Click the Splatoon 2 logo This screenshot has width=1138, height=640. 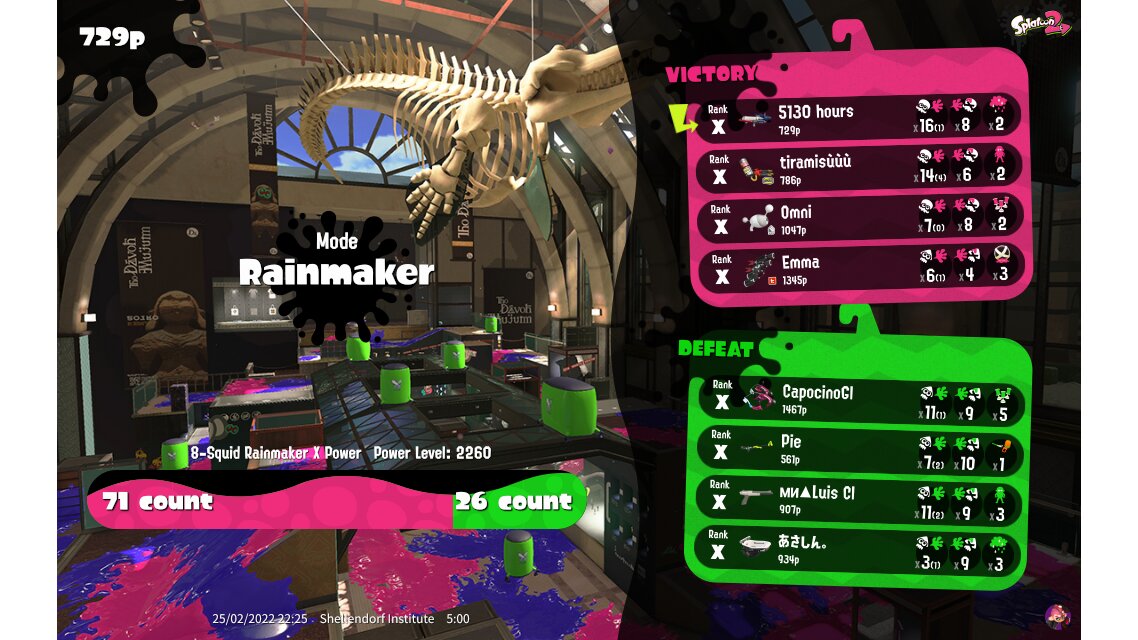1041,25
